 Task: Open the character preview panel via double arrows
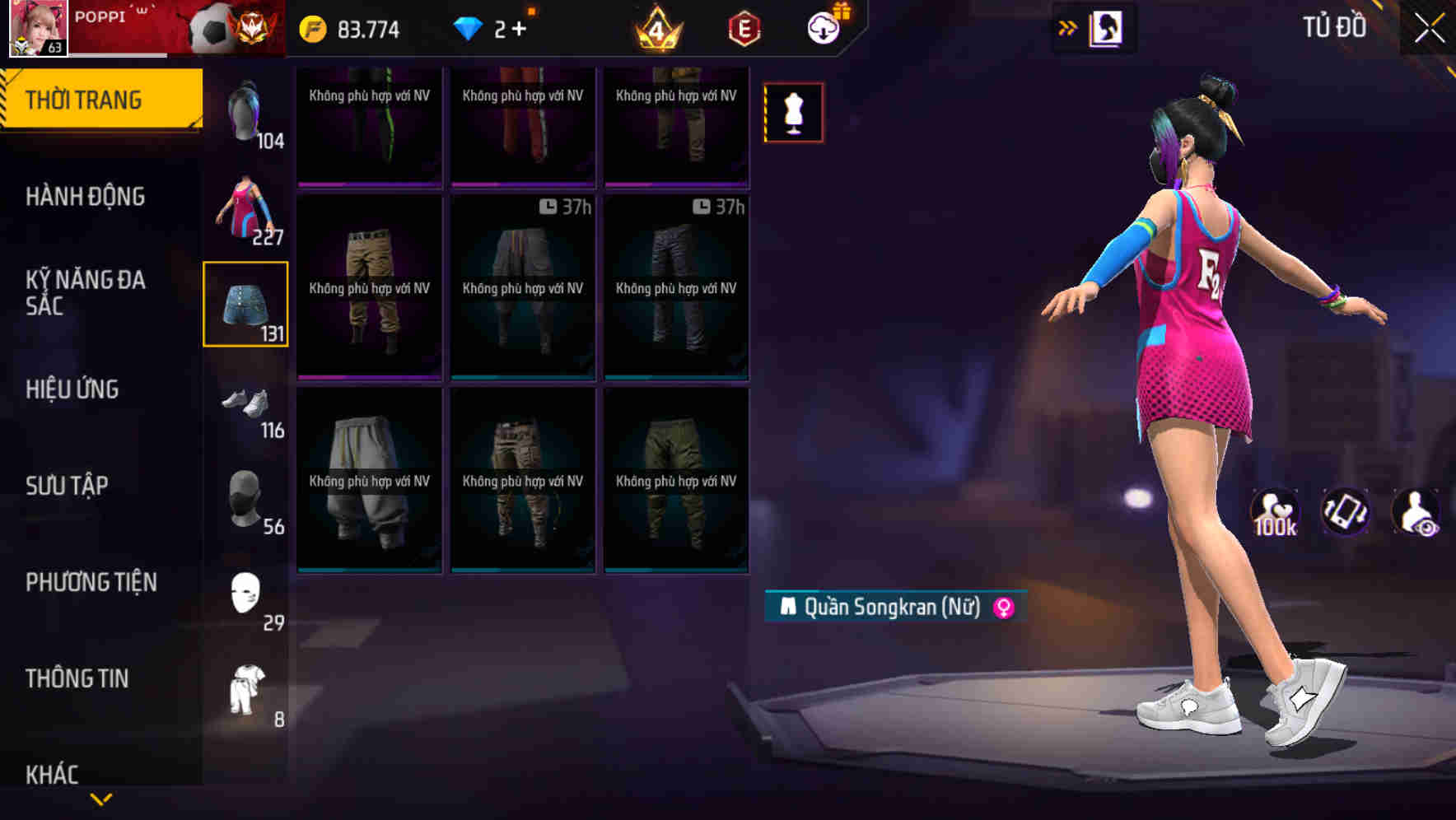pyautogui.click(x=1068, y=27)
